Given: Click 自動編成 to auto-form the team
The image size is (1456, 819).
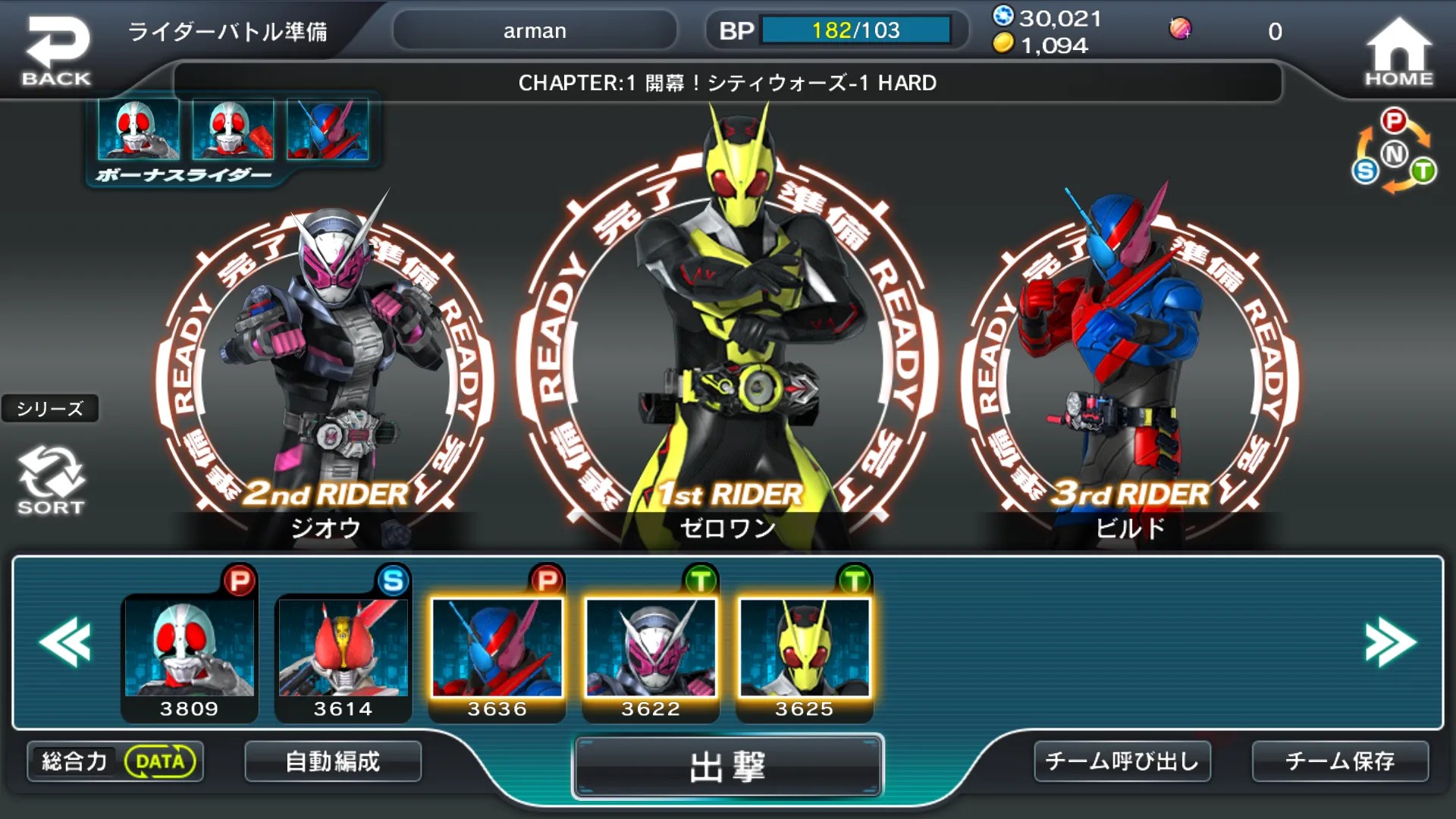Looking at the screenshot, I should pos(332,761).
